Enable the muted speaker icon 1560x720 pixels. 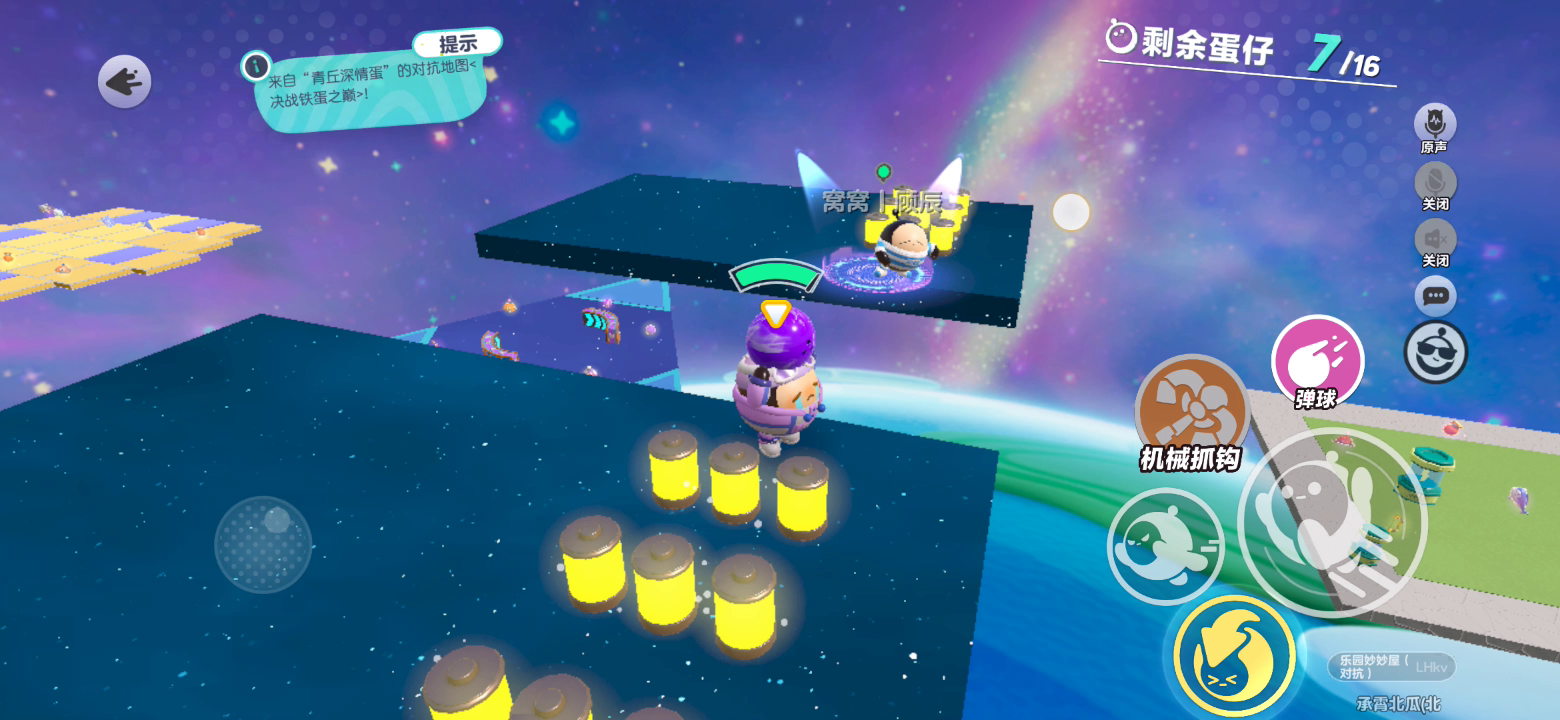(x=1435, y=240)
